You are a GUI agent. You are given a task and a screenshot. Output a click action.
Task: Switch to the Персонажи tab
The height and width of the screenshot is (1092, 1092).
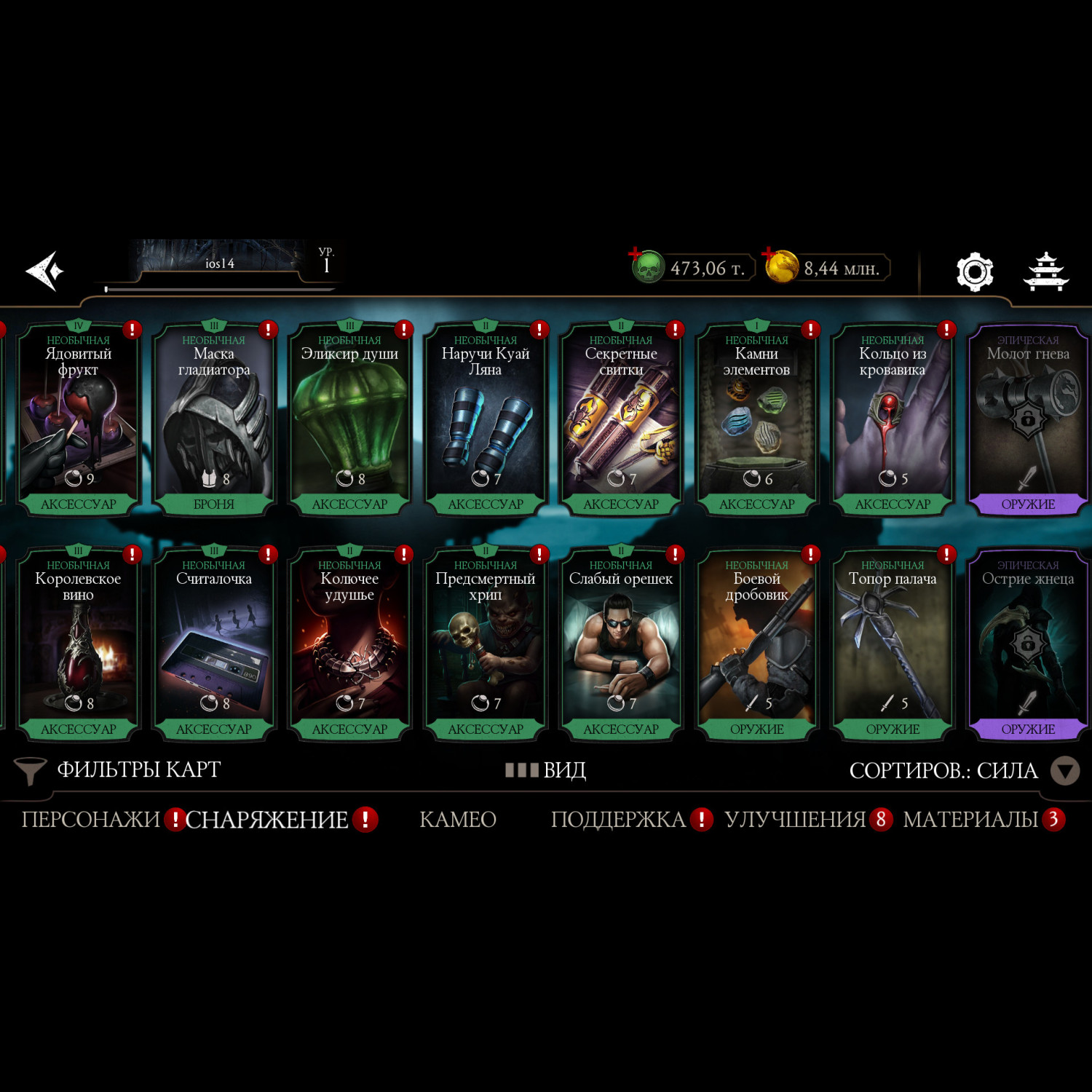click(x=90, y=820)
